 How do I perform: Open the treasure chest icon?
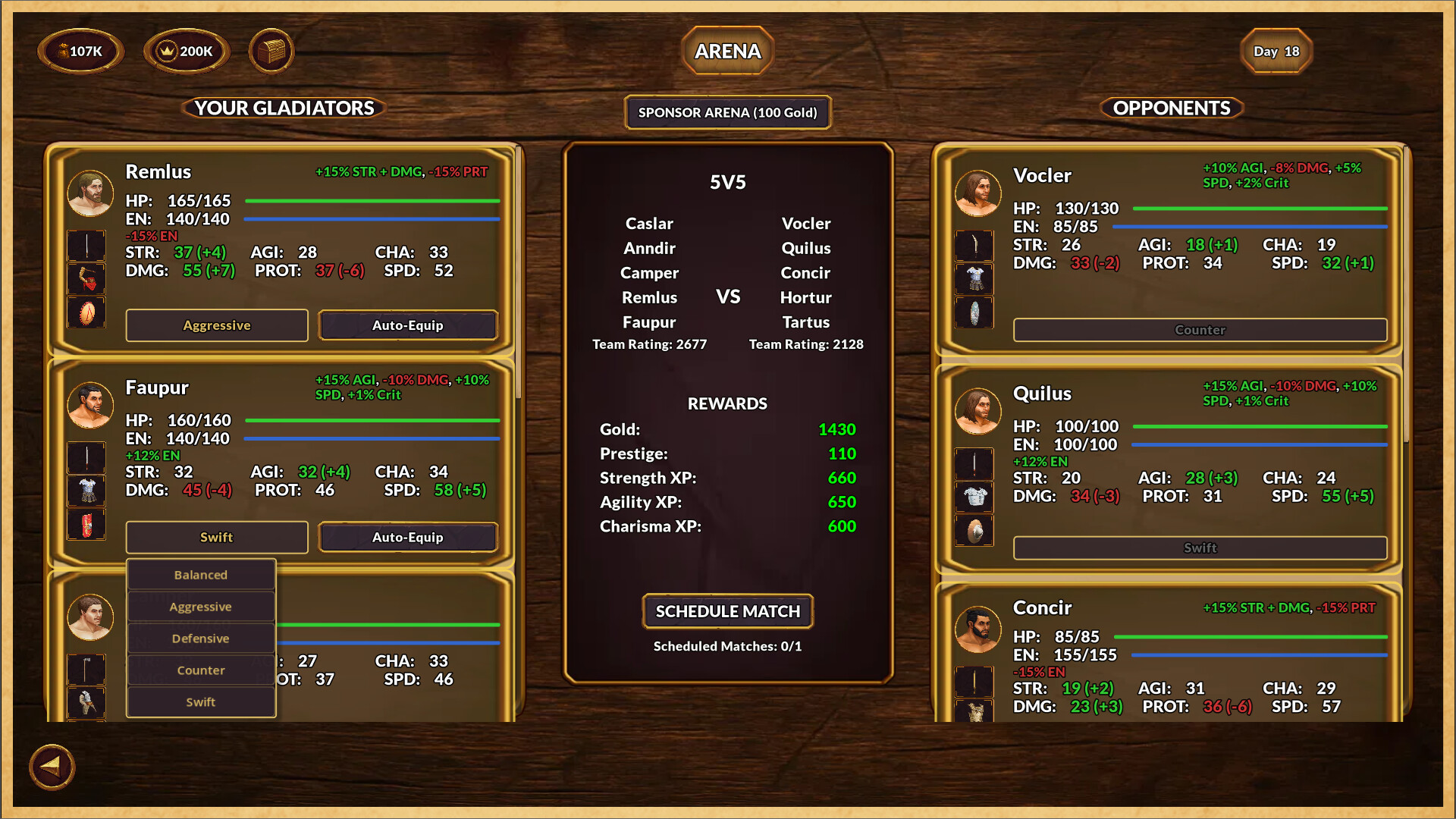271,51
